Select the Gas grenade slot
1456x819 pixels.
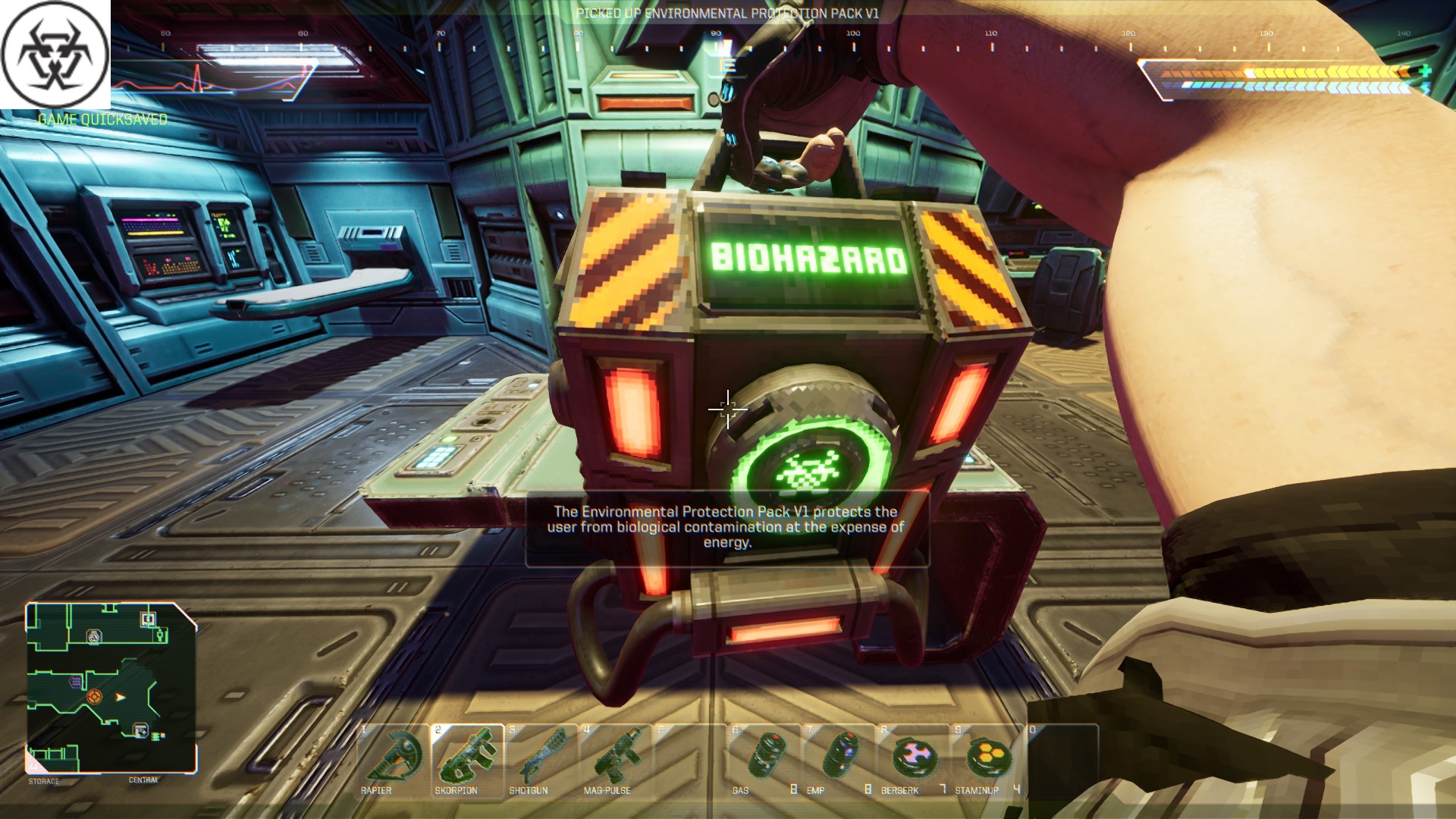pyautogui.click(x=763, y=759)
